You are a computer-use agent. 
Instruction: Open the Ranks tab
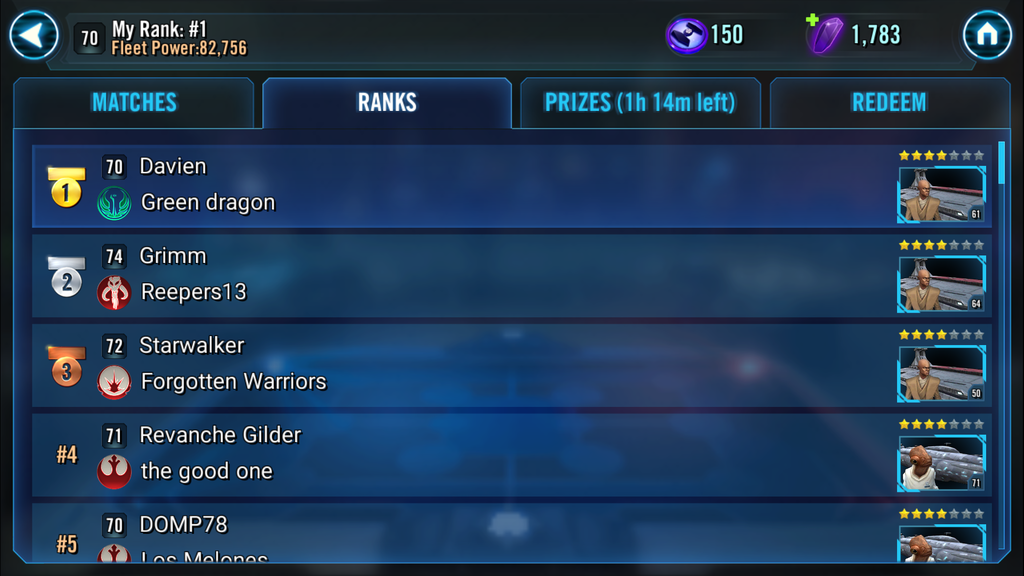pyautogui.click(x=387, y=103)
